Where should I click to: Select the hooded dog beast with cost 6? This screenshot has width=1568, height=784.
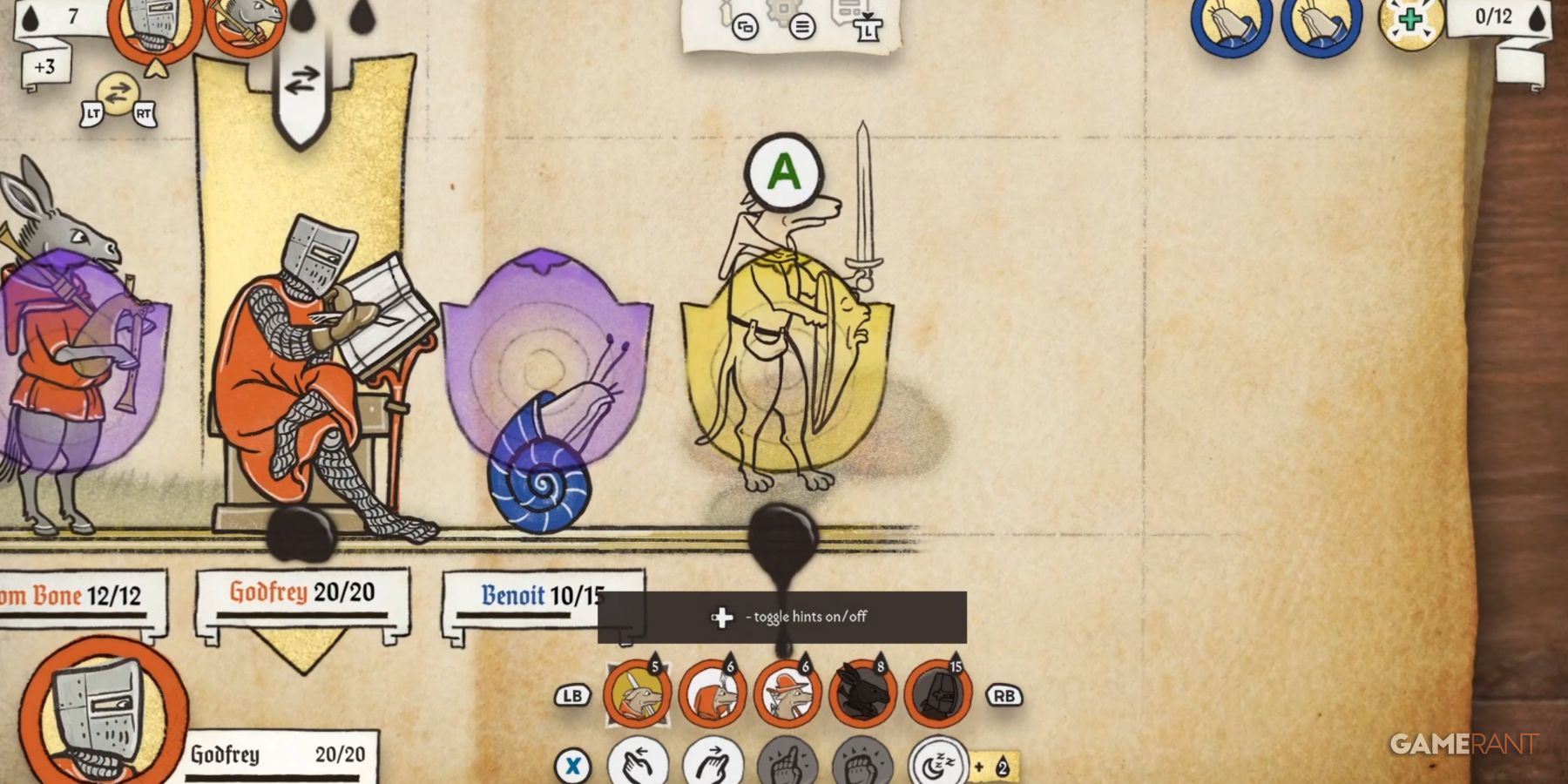coord(713,693)
